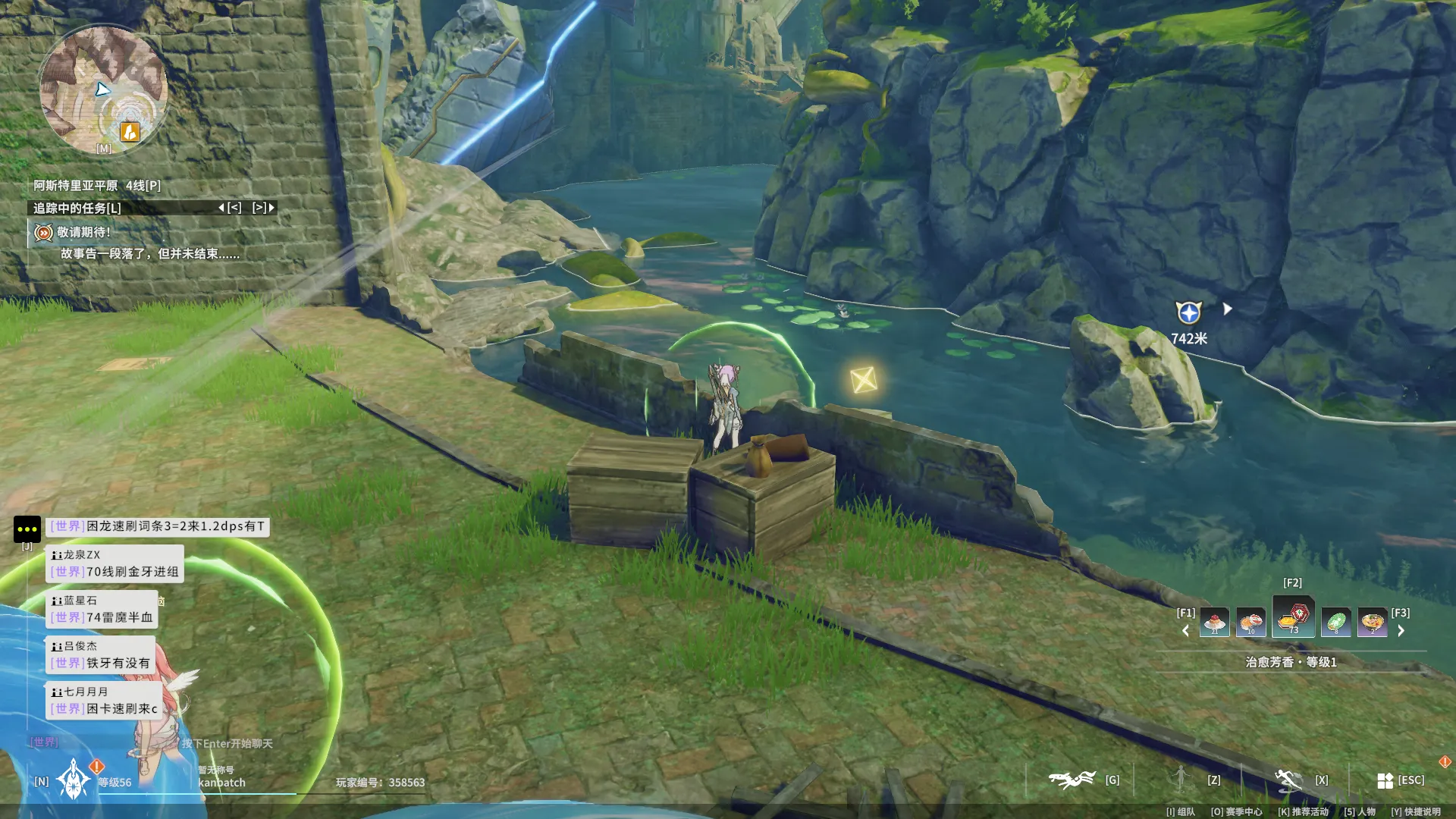Screen dimensions: 1456x819
Task: Click the chat input field
Action: pos(227,743)
